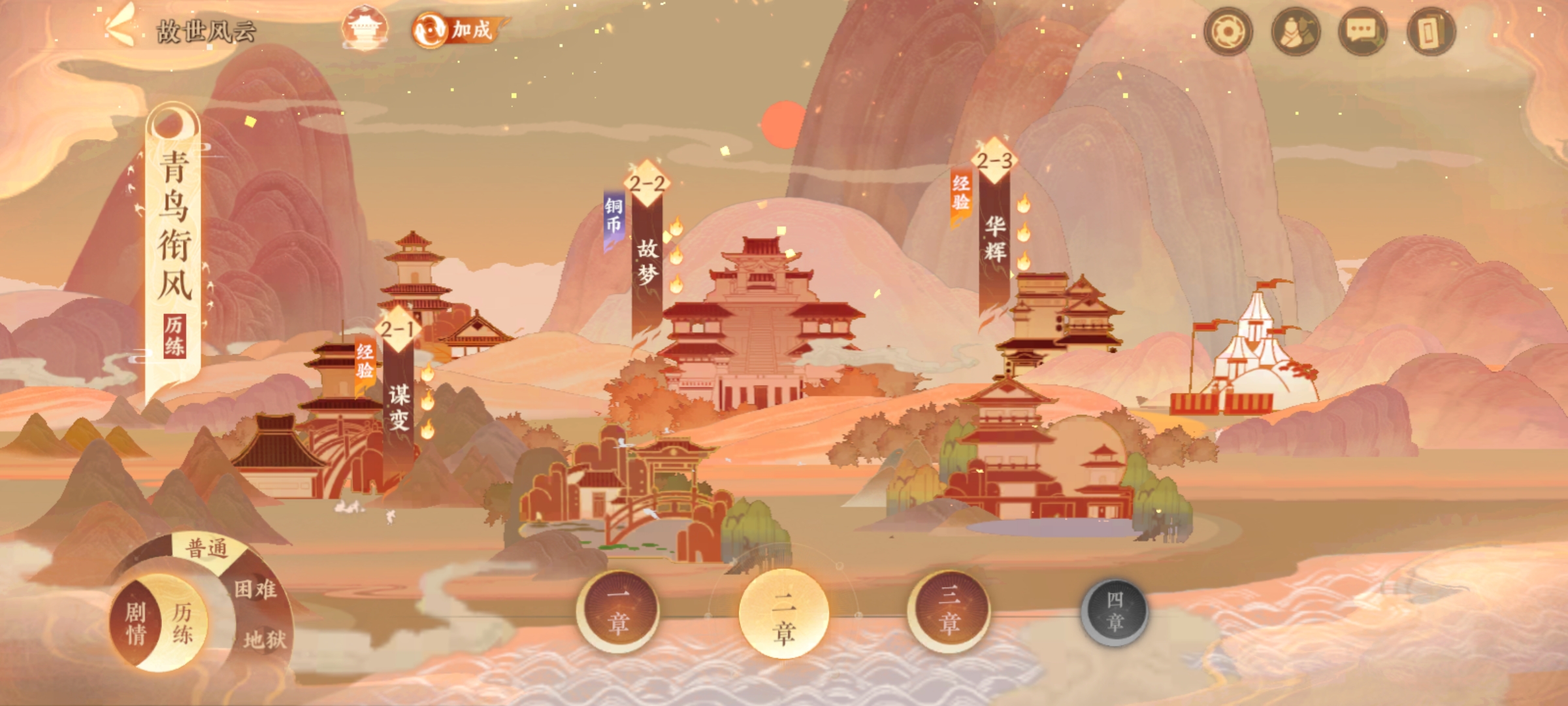The width and height of the screenshot is (1568, 706).
Task: Go back using the arrow beside 故世风云
Action: tap(120, 29)
